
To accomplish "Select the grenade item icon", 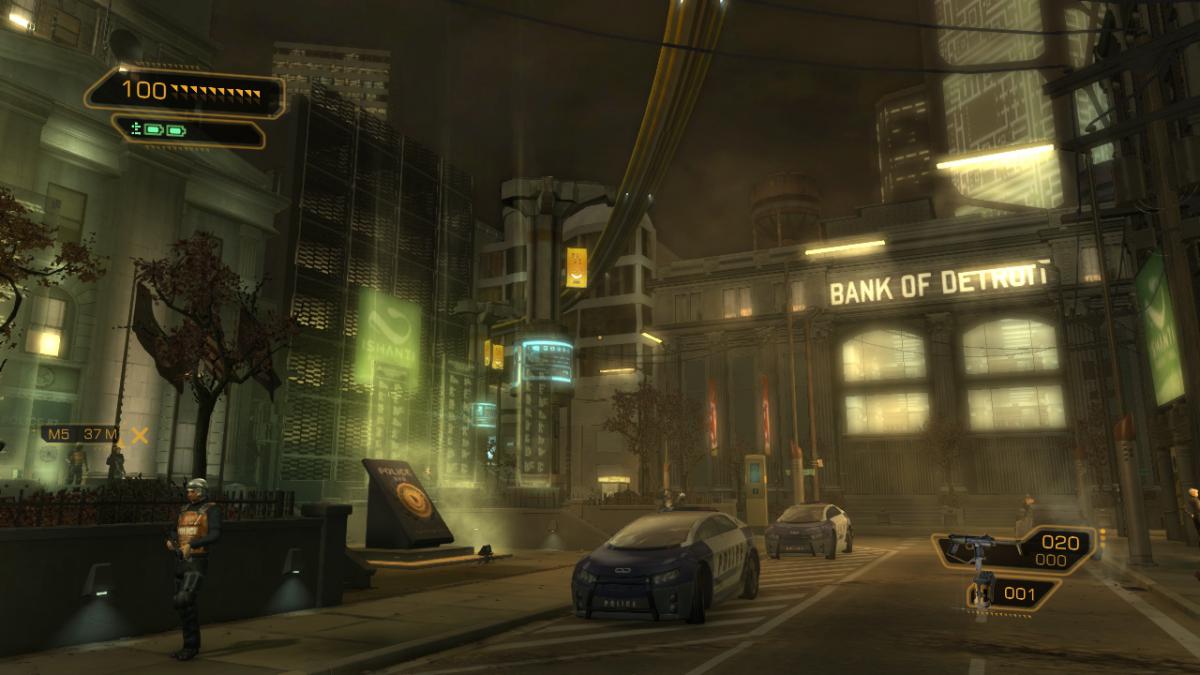I will [x=984, y=593].
